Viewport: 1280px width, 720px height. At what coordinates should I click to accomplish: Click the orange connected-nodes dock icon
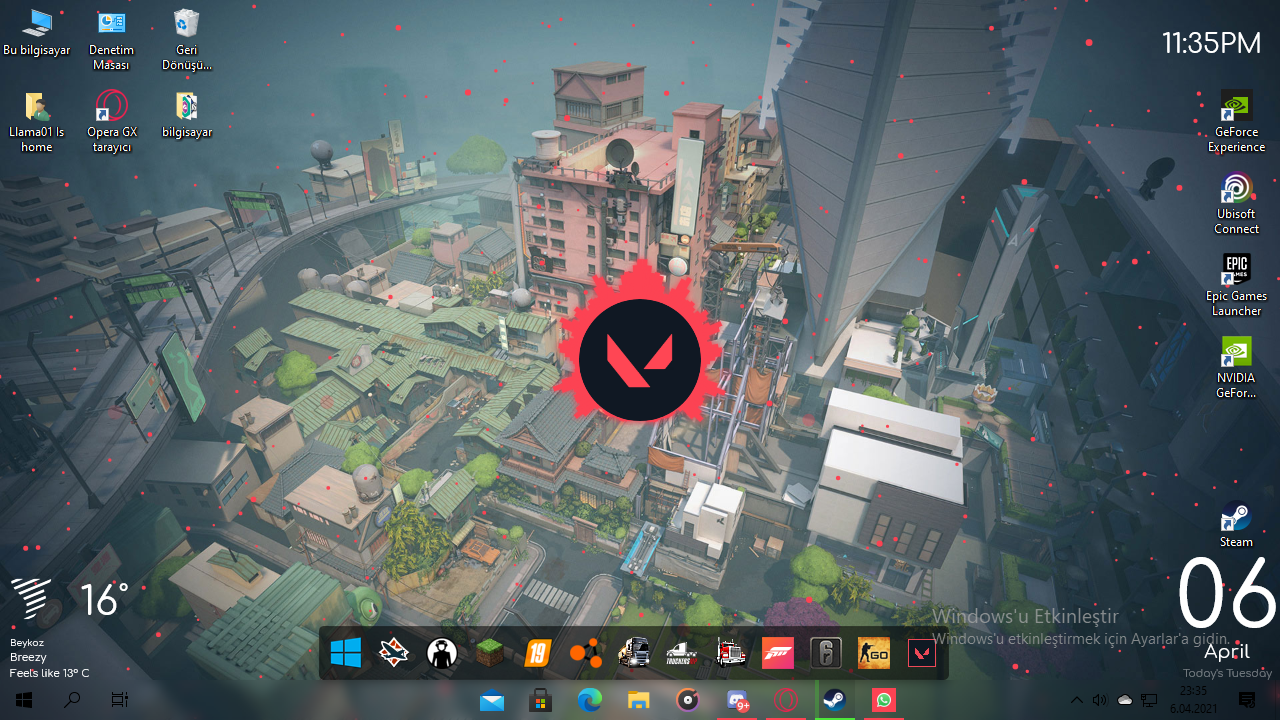pyautogui.click(x=586, y=654)
